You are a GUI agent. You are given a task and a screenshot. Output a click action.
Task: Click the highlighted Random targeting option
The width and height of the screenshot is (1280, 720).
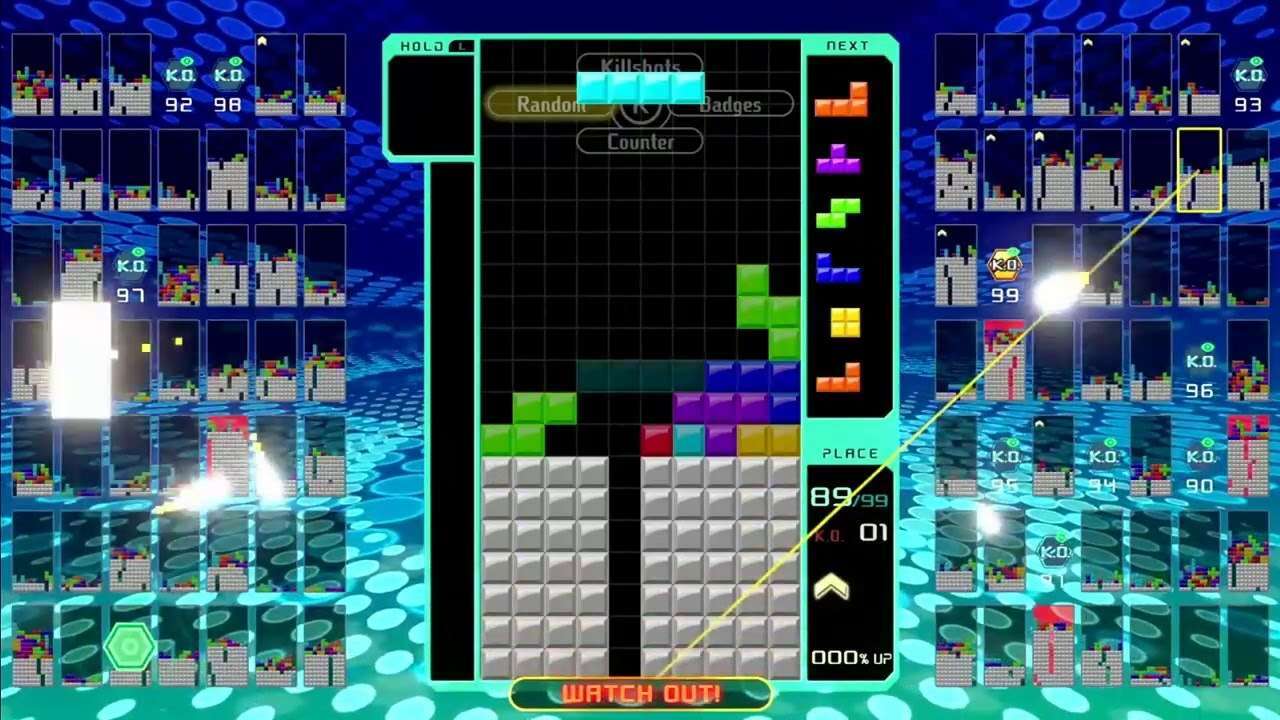(548, 104)
